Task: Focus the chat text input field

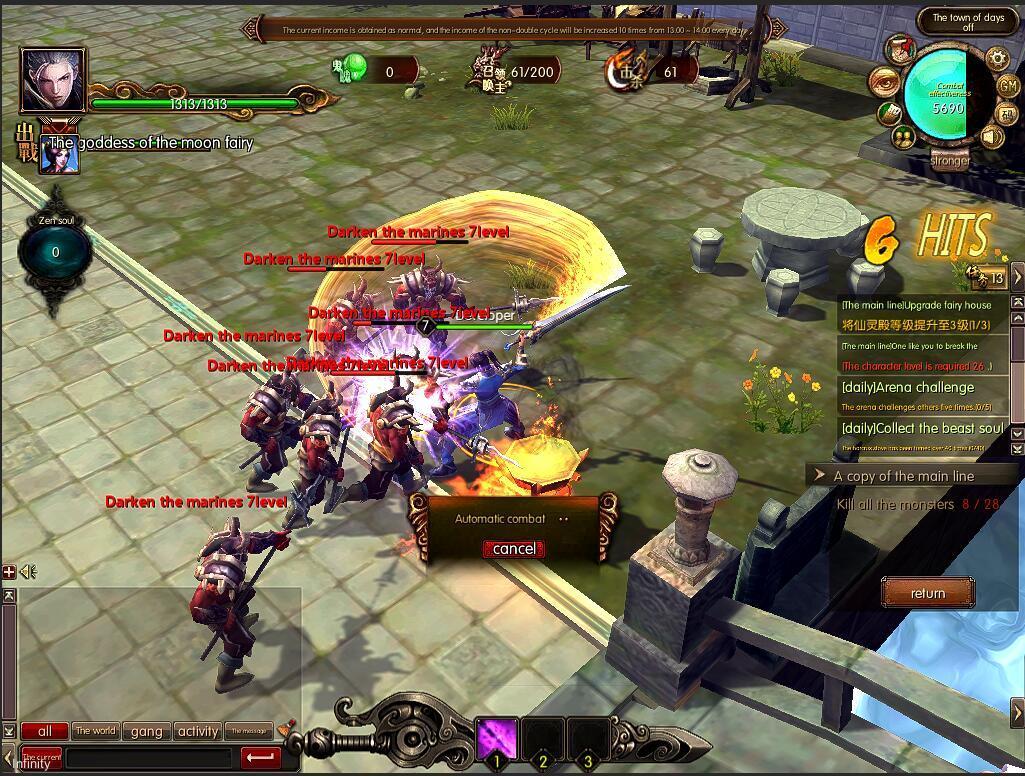Action: pos(150,758)
